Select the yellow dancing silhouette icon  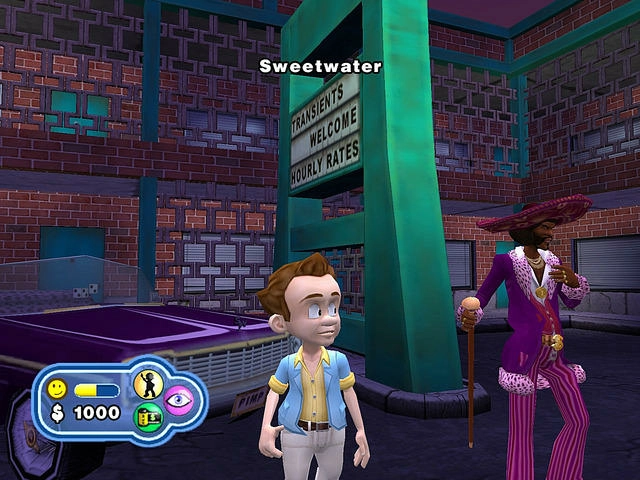coord(148,384)
